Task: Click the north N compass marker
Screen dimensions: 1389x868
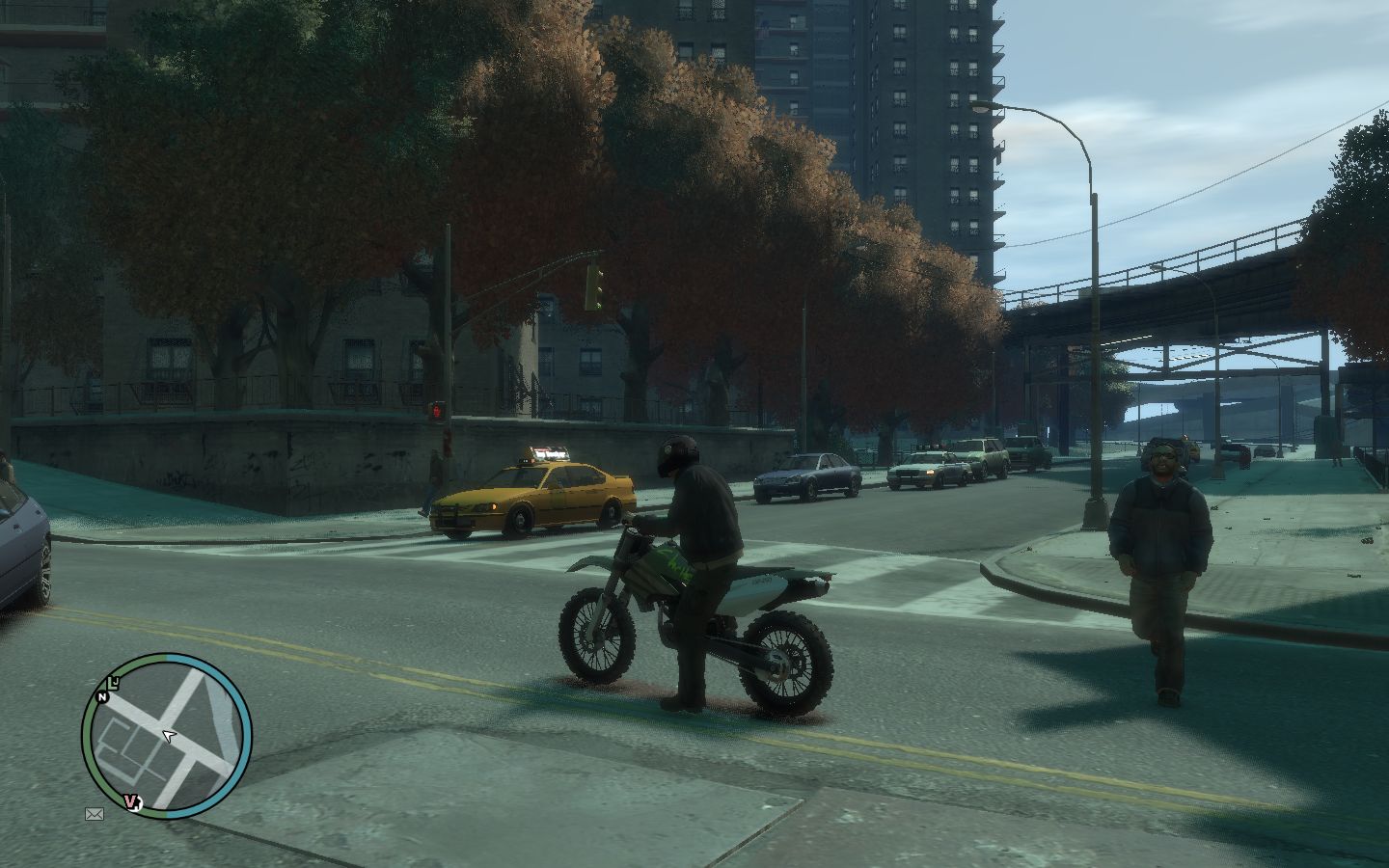Action: tap(101, 696)
